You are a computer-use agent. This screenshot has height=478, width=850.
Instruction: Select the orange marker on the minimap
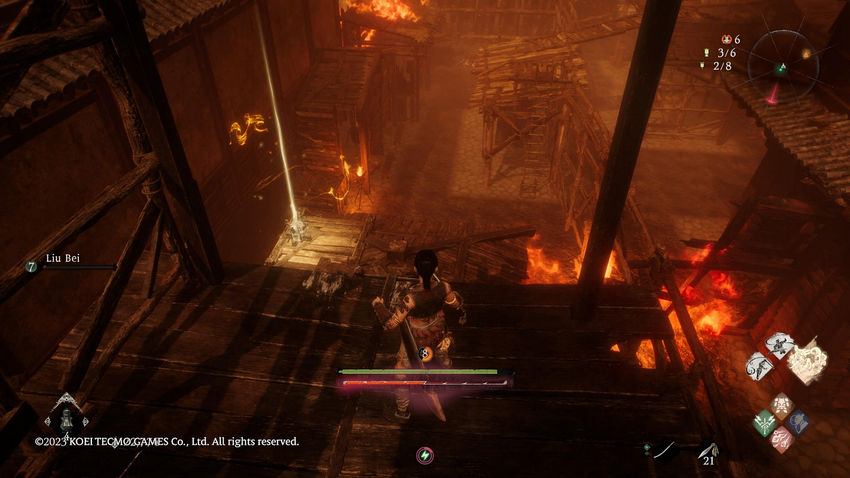806,53
